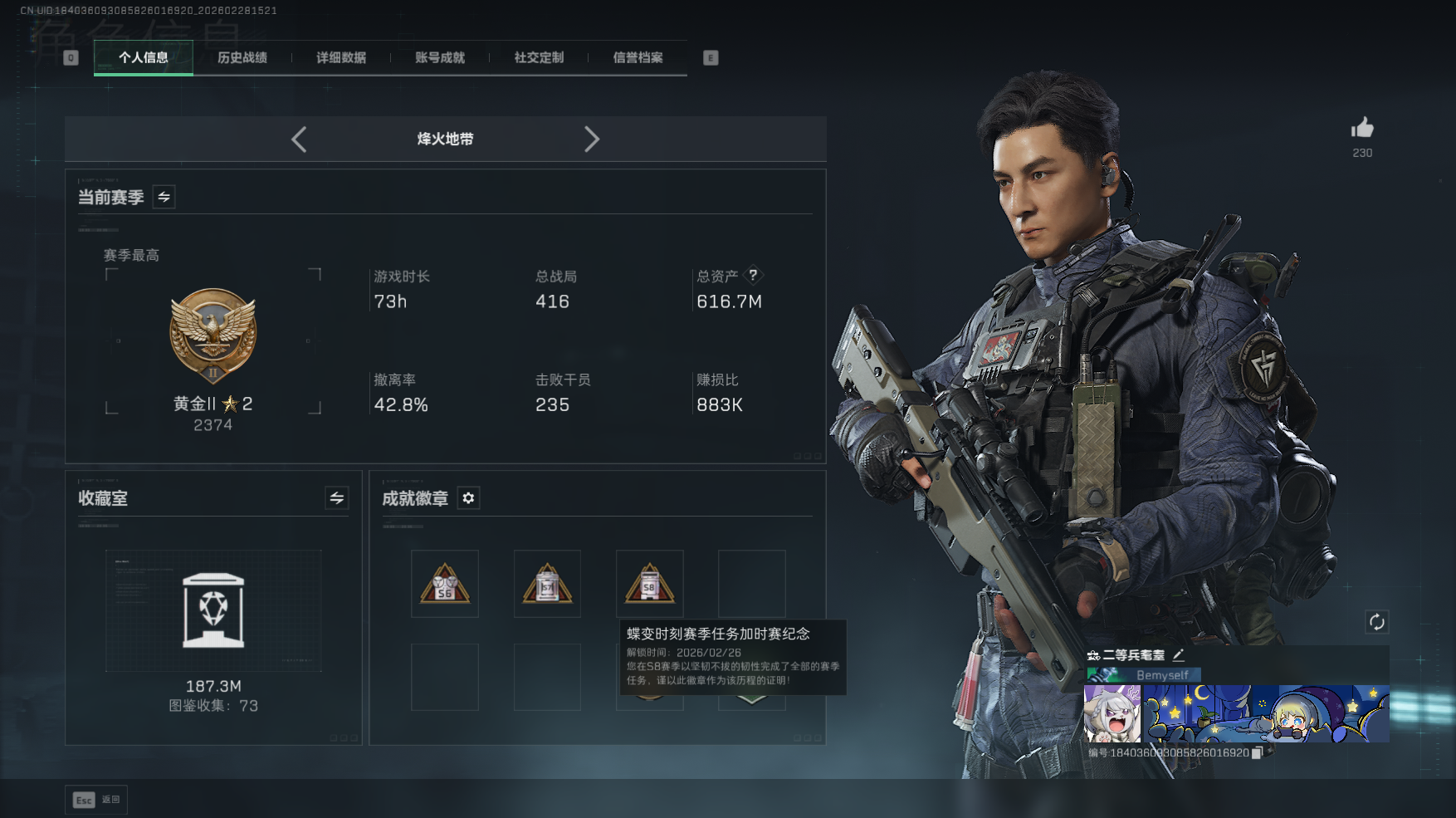Screen dimensions: 1456x818
Task: Open the 社交定制 tab
Action: click(539, 57)
